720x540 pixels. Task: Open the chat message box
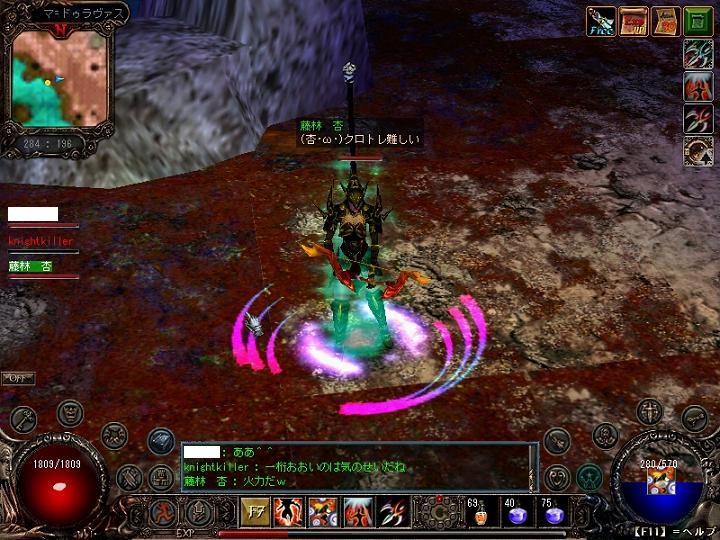point(355,467)
